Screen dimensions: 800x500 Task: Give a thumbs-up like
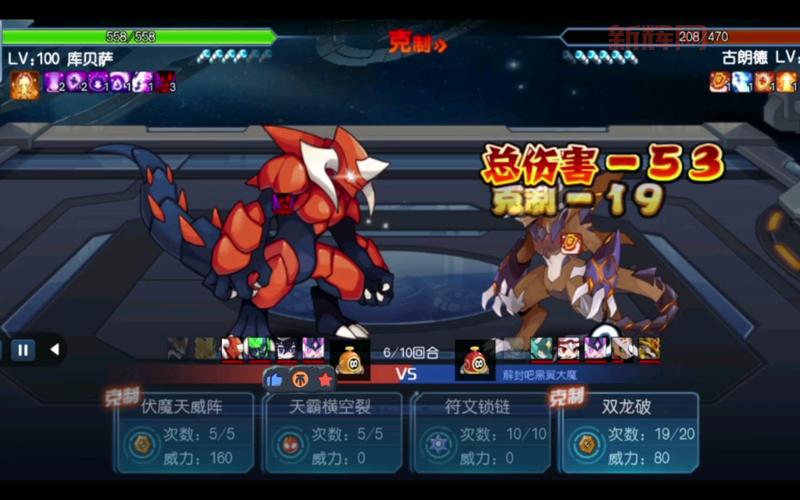pos(275,379)
